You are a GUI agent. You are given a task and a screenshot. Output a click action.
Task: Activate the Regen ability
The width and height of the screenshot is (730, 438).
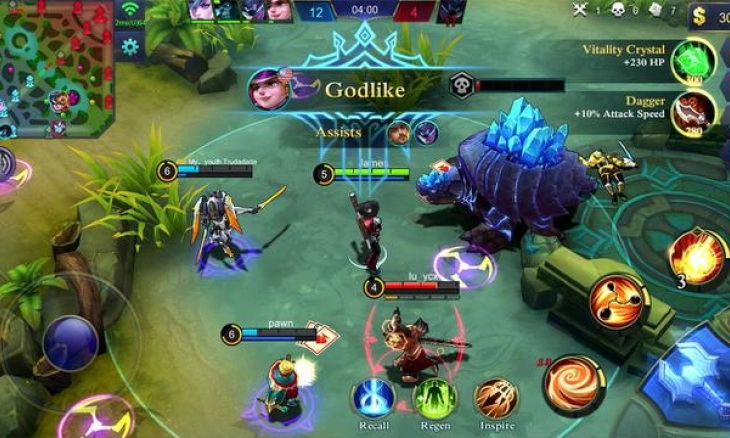(x=434, y=400)
